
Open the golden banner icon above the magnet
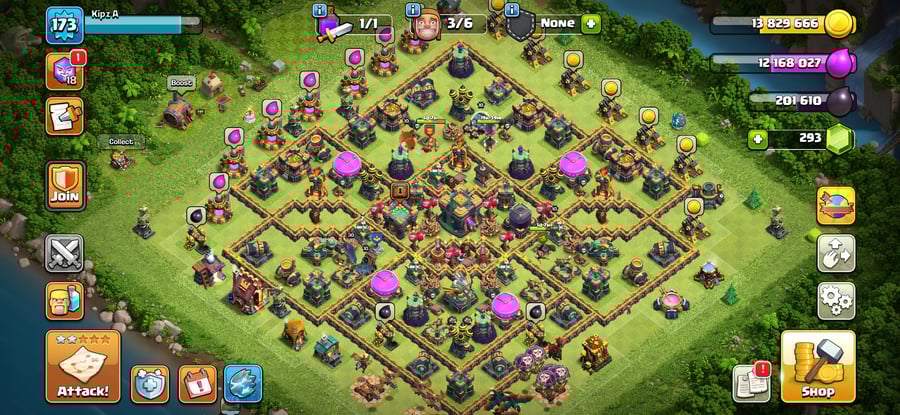point(835,206)
